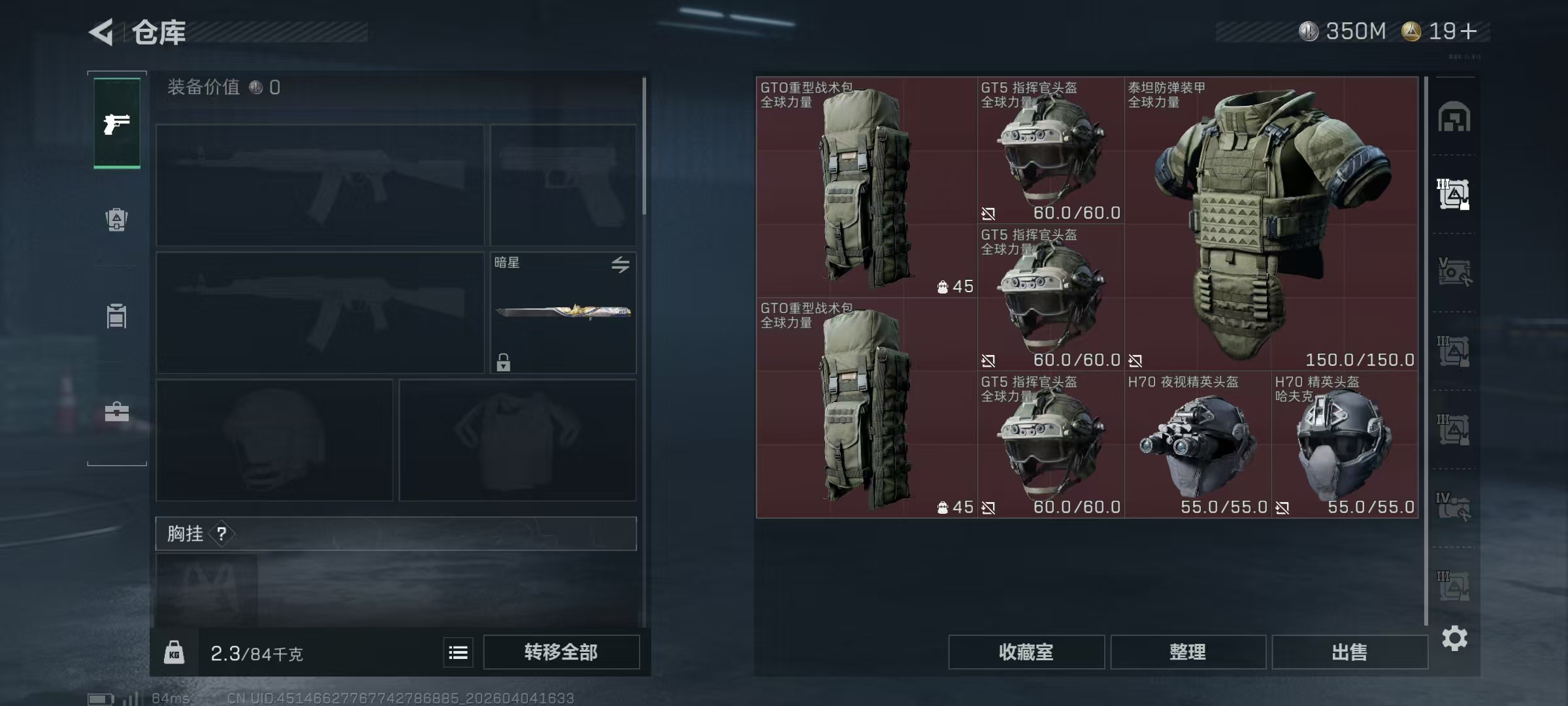Open the briefcase tab

coord(116,412)
